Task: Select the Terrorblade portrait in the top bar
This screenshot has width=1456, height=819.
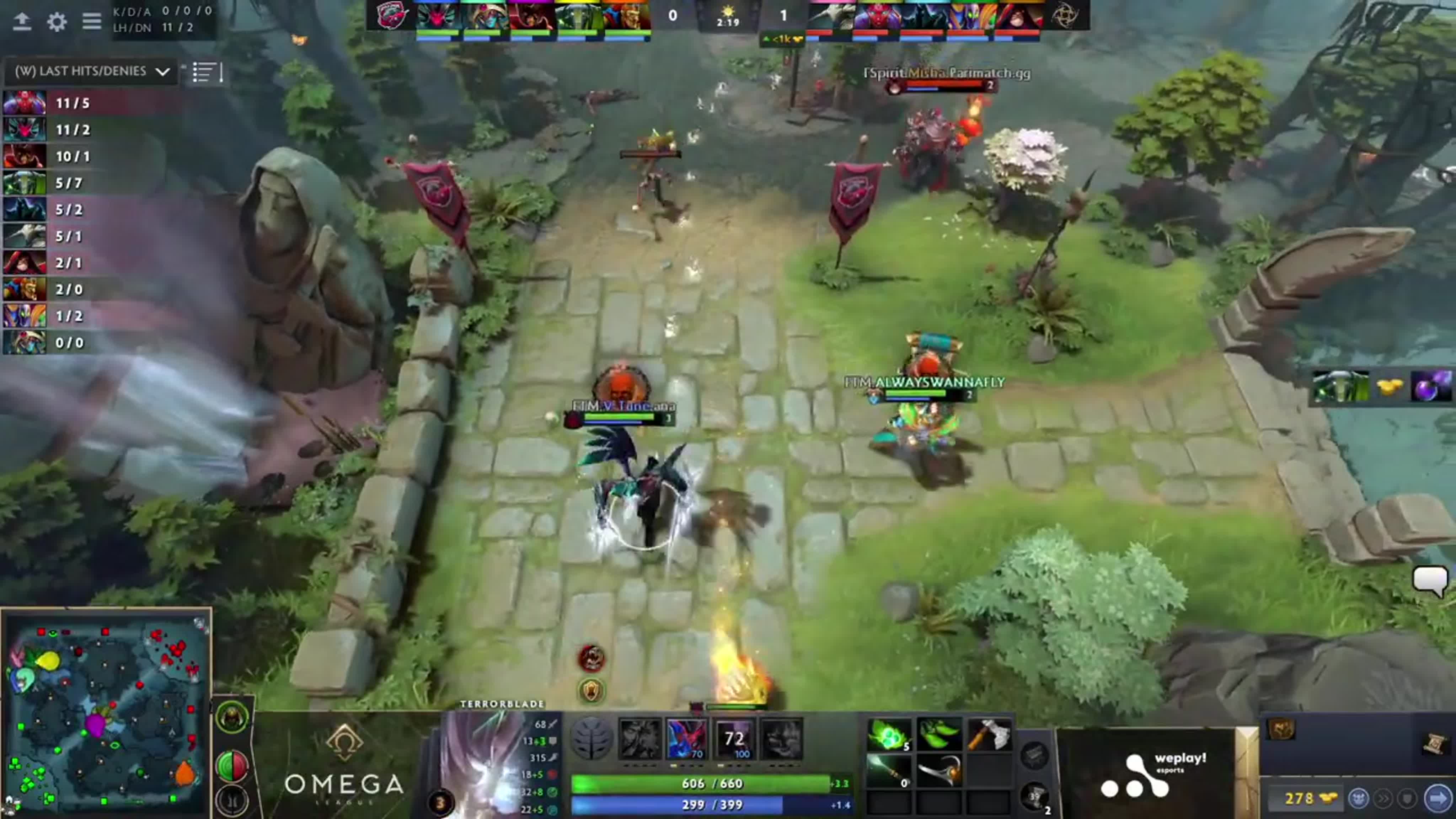Action: (438, 16)
